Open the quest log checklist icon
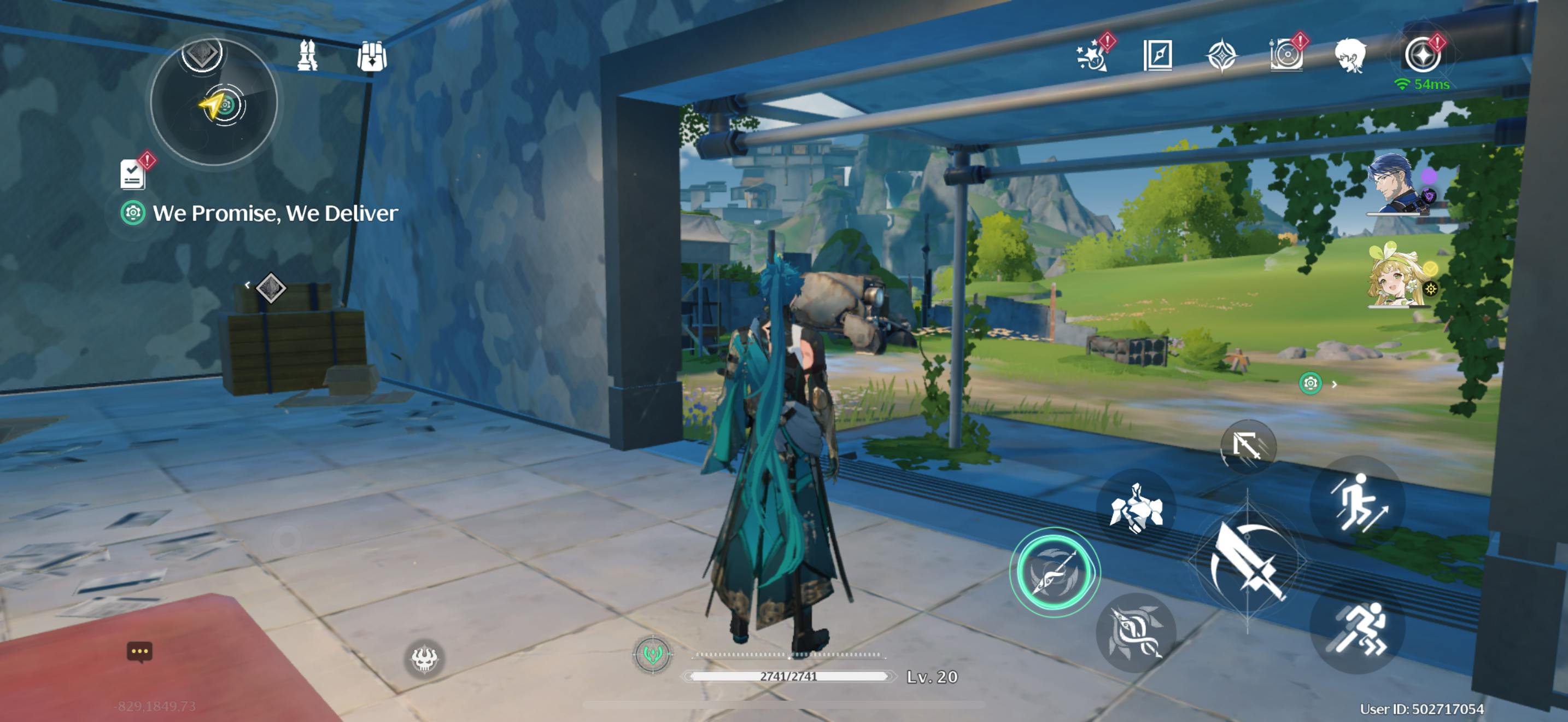The image size is (1568, 722). coord(133,173)
